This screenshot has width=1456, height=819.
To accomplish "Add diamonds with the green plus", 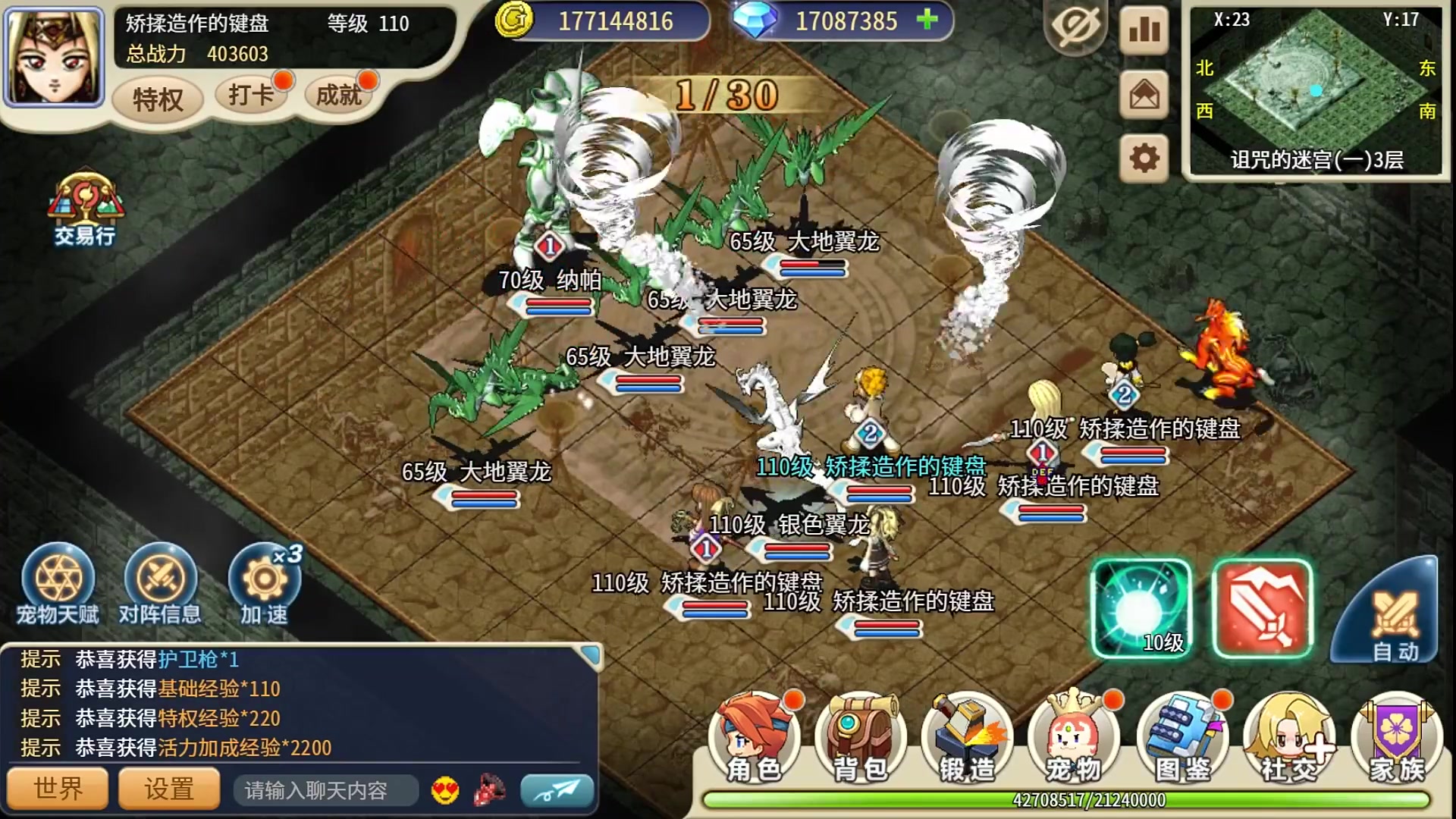I will point(927,20).
